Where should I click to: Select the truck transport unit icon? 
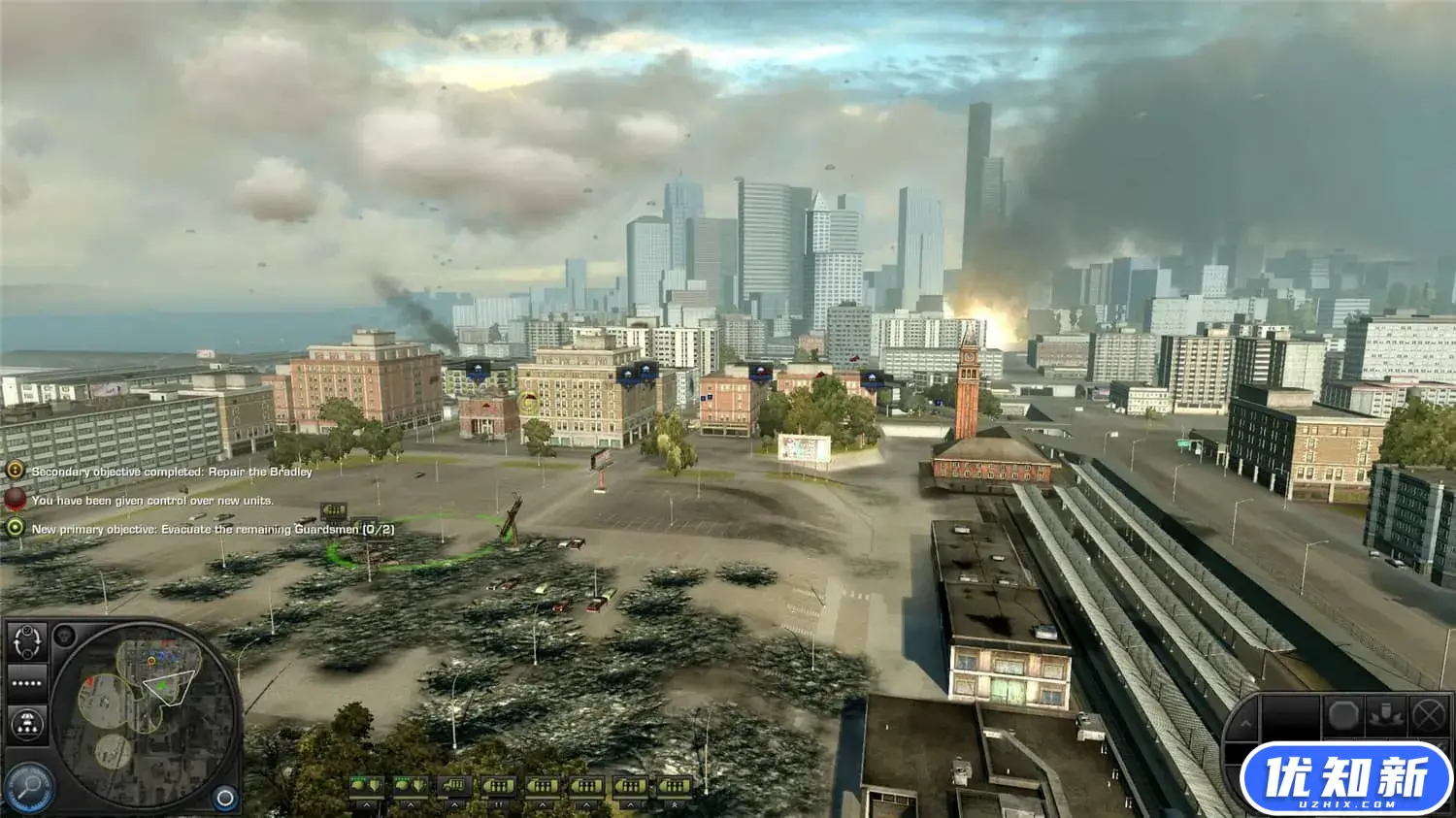[454, 785]
